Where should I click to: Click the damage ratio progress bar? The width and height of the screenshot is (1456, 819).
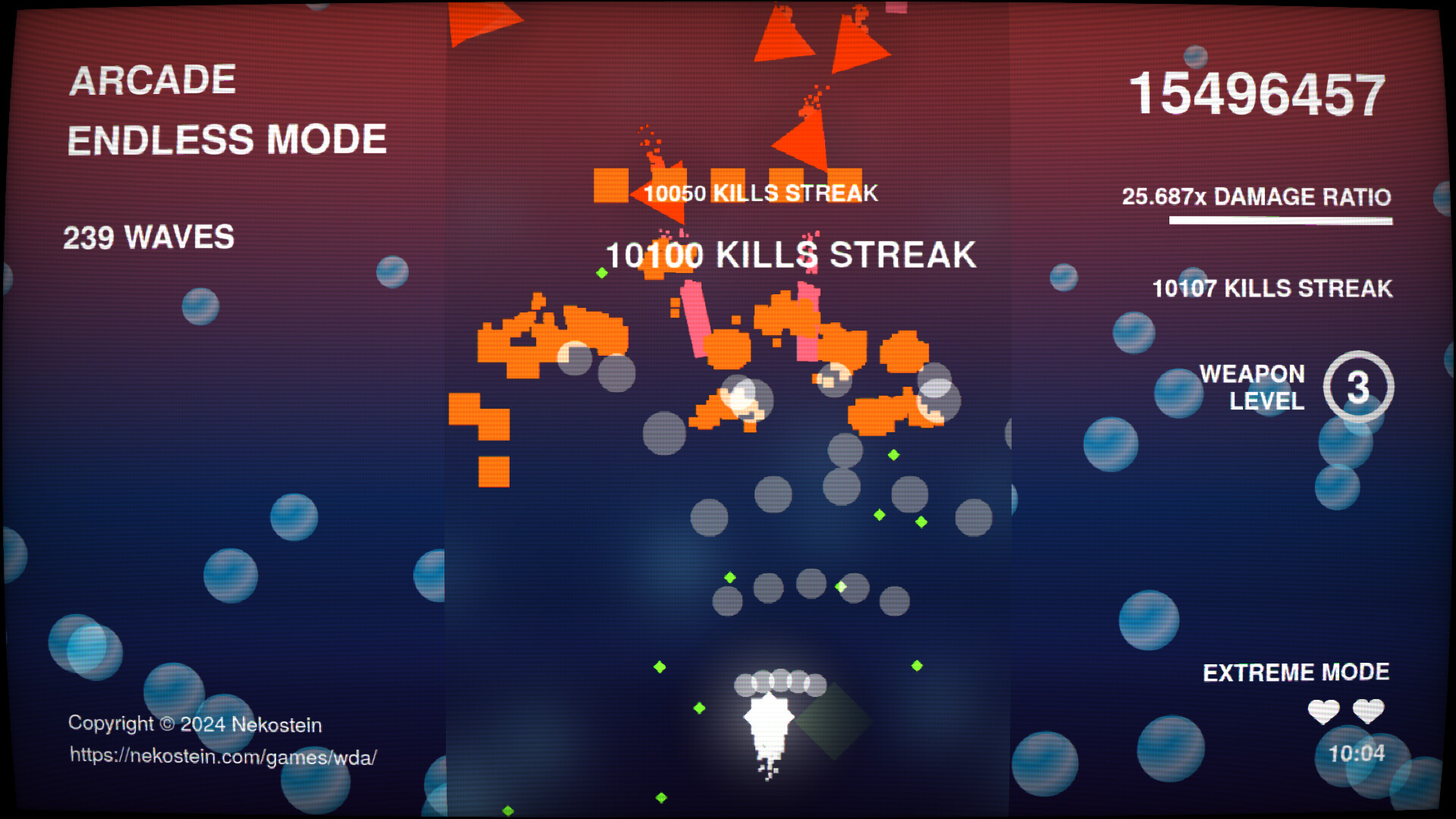[1279, 222]
